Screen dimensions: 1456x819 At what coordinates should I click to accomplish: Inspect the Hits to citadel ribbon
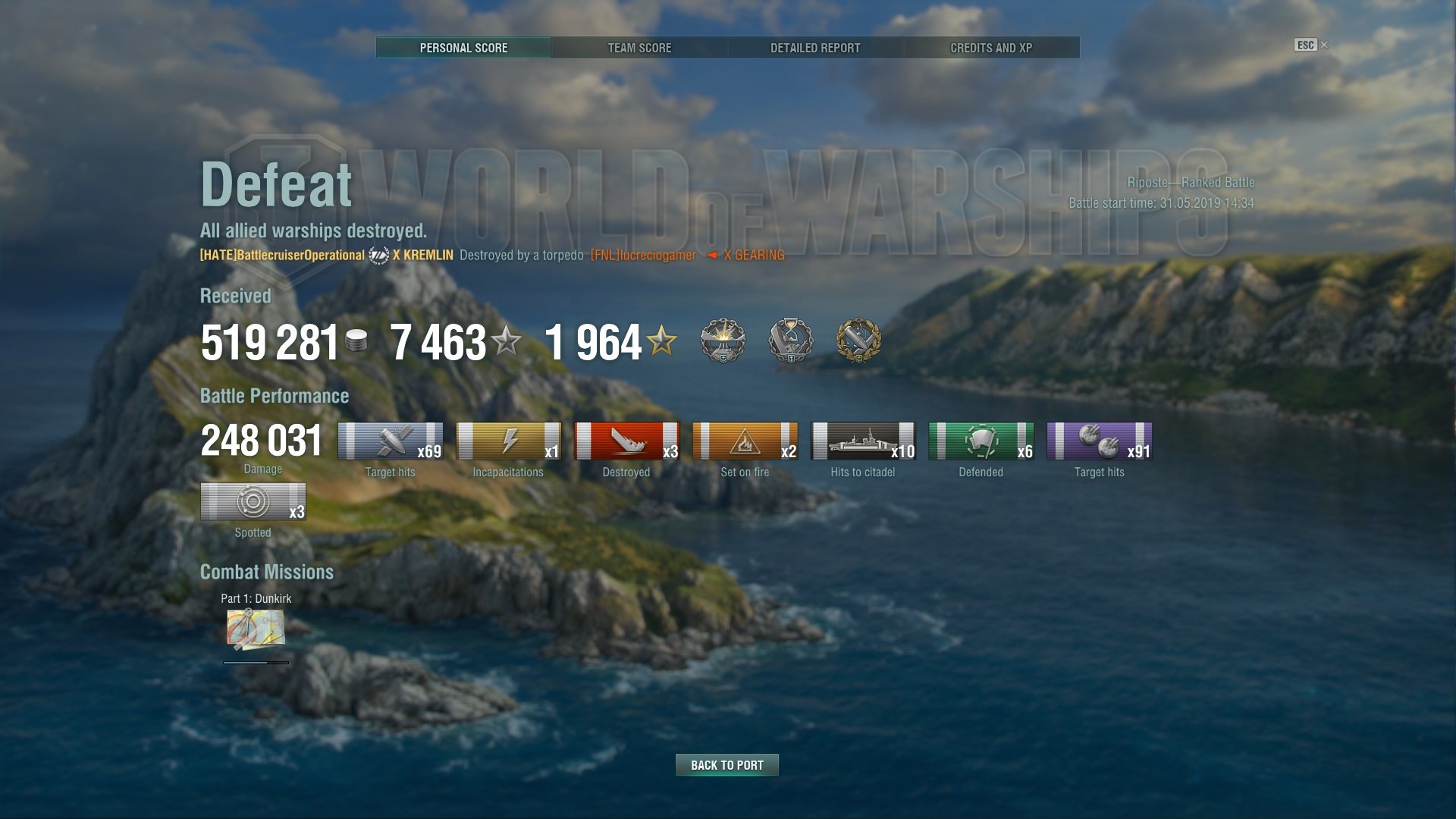click(863, 441)
